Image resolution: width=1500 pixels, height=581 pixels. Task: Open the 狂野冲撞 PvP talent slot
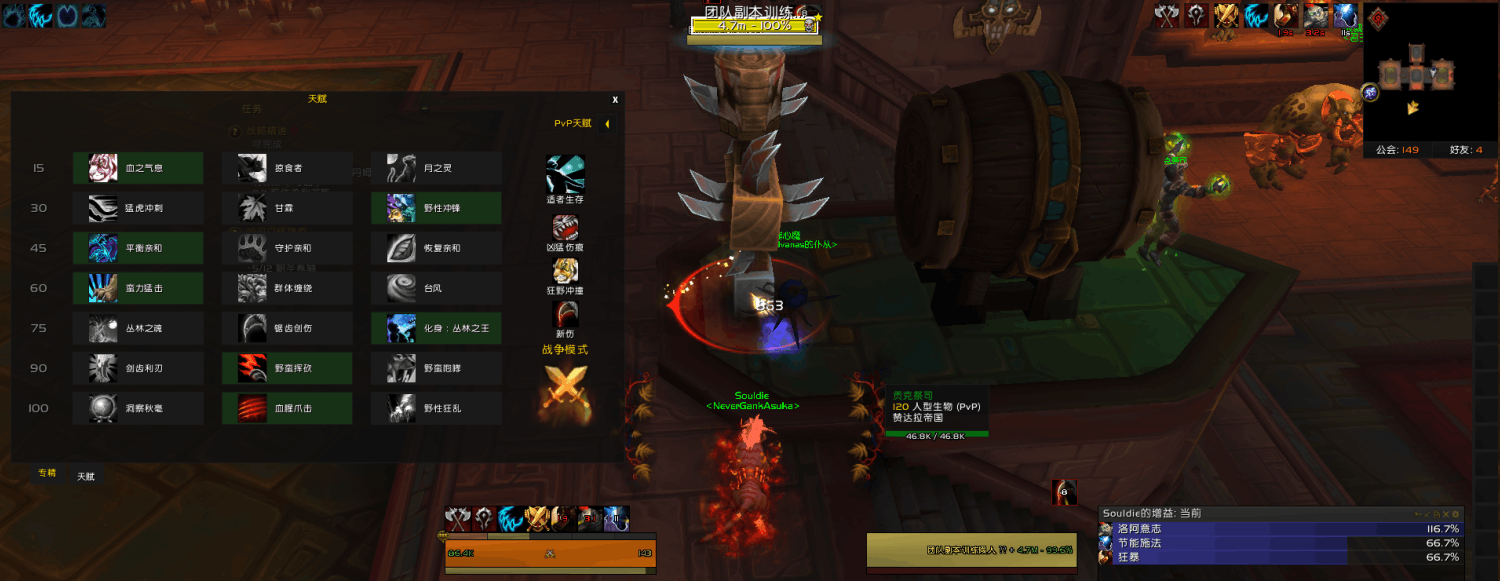coord(565,271)
